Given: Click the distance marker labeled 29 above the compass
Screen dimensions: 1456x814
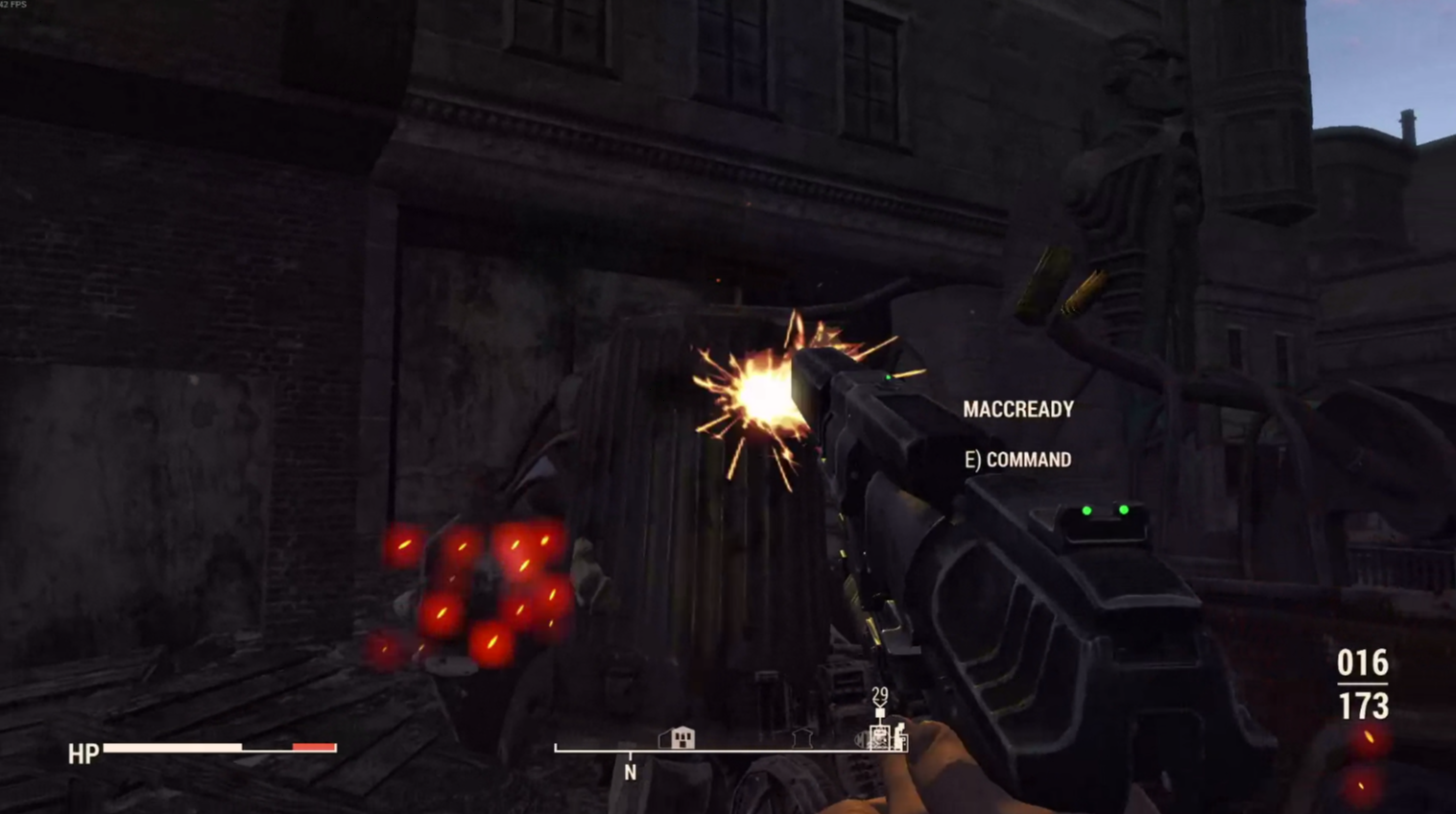Looking at the screenshot, I should click(878, 693).
